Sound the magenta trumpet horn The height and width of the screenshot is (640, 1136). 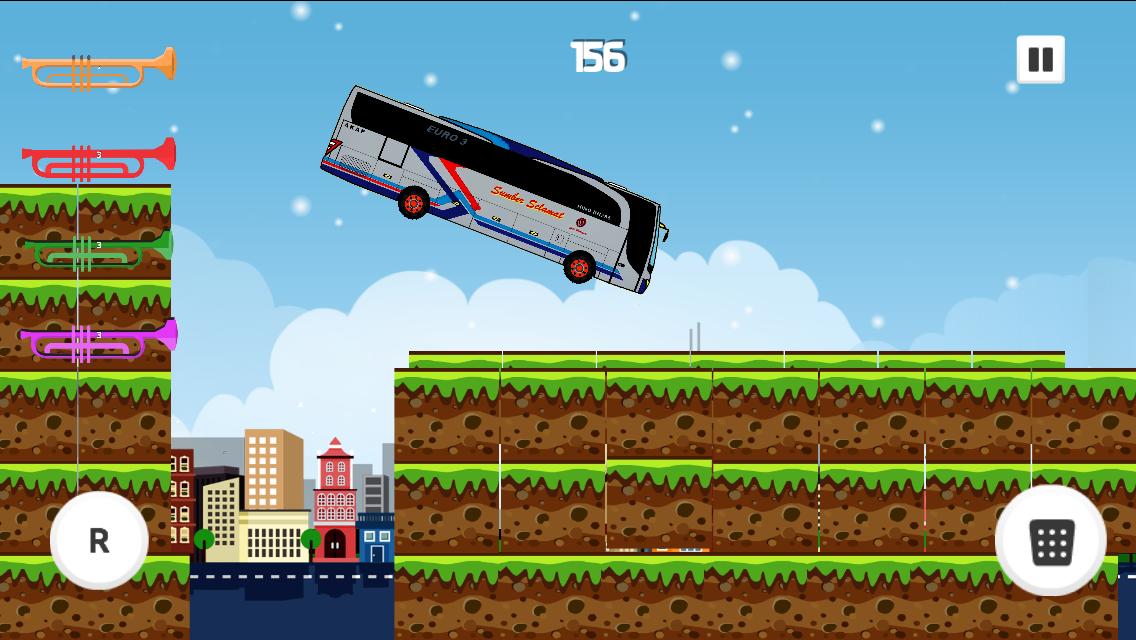(x=99, y=340)
